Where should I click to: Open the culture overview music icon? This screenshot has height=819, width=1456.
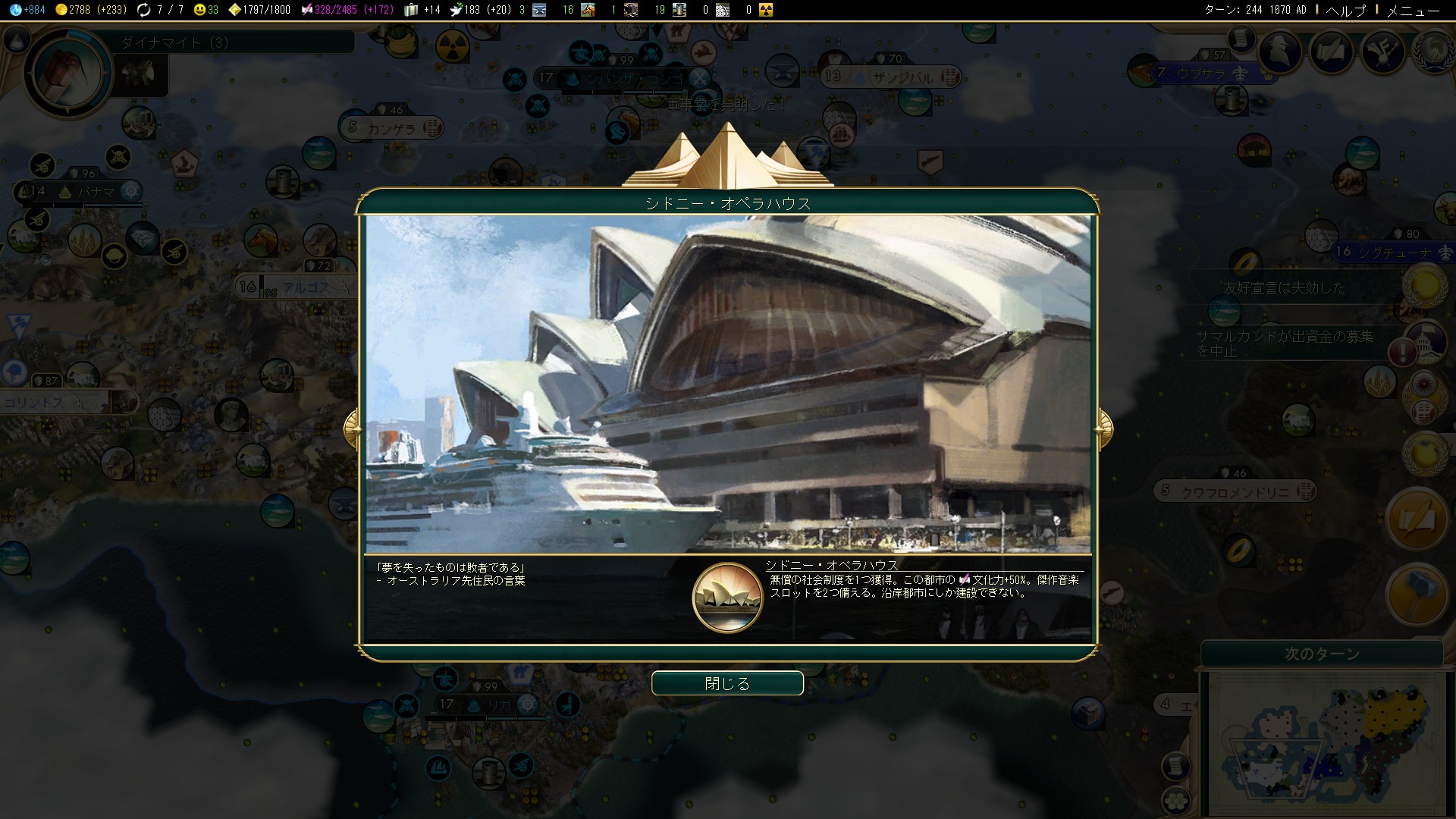pyautogui.click(x=1383, y=52)
